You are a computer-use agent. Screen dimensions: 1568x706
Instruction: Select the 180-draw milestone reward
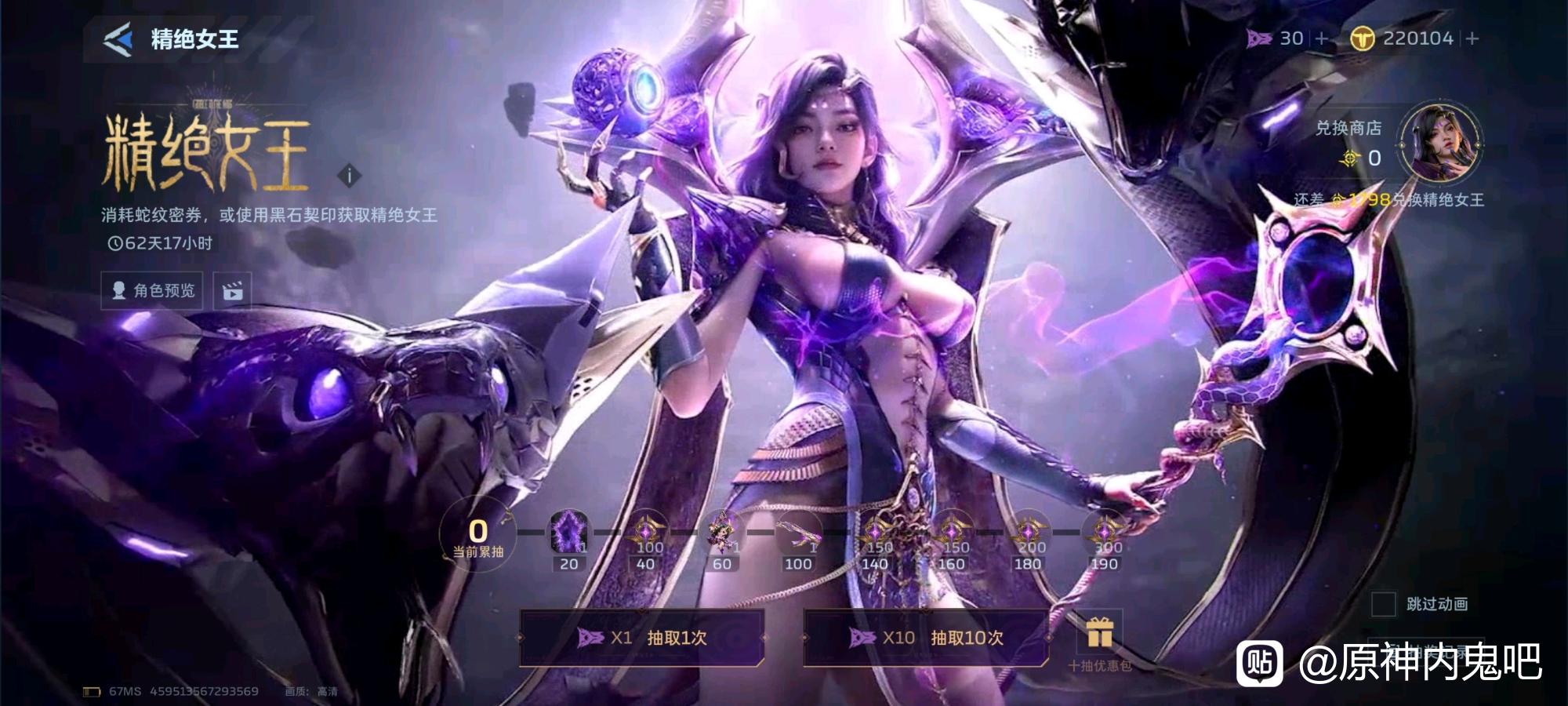coord(1028,535)
